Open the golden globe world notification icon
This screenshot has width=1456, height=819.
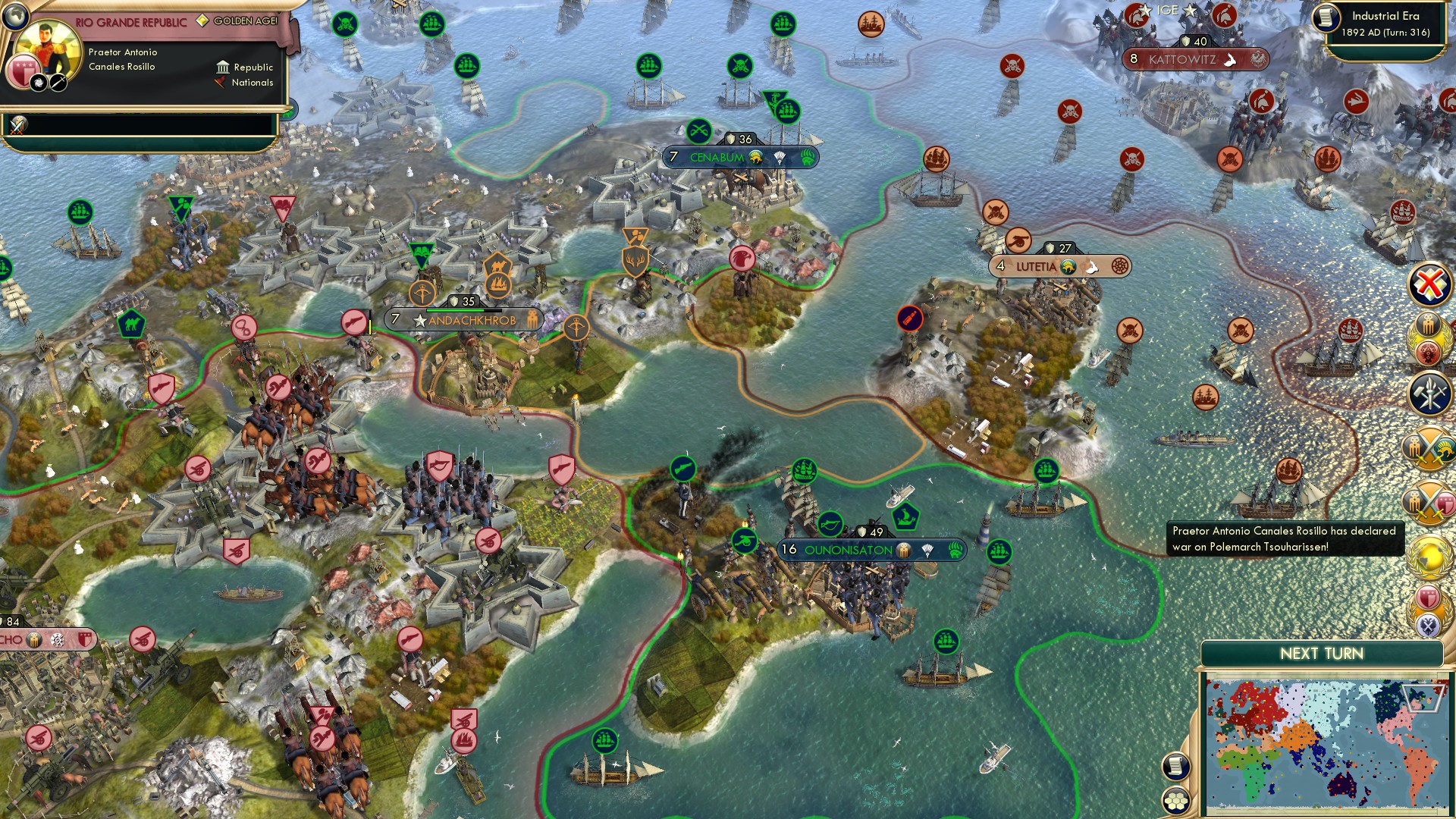[x=1428, y=554]
